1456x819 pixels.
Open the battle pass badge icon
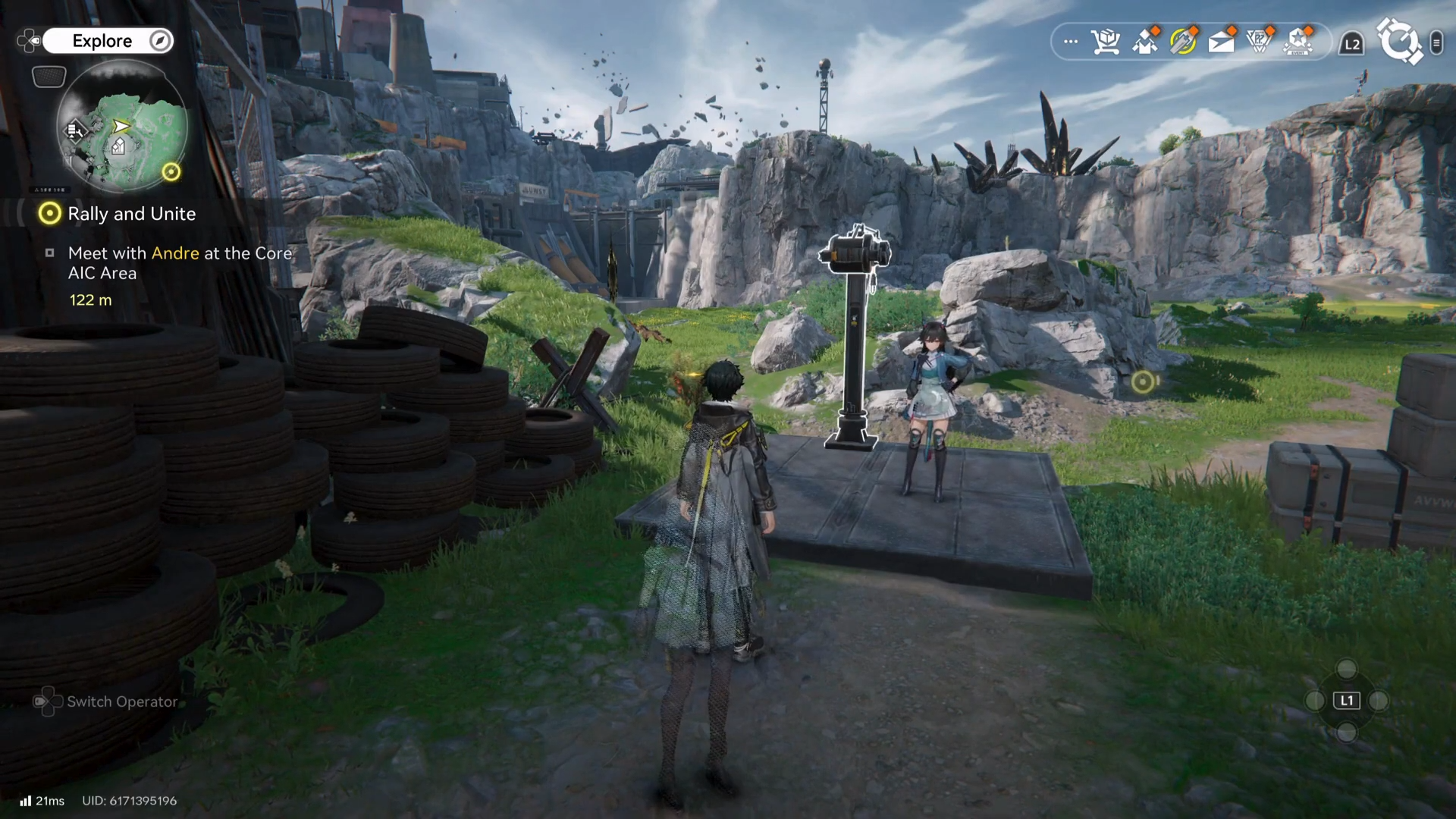point(1259,42)
